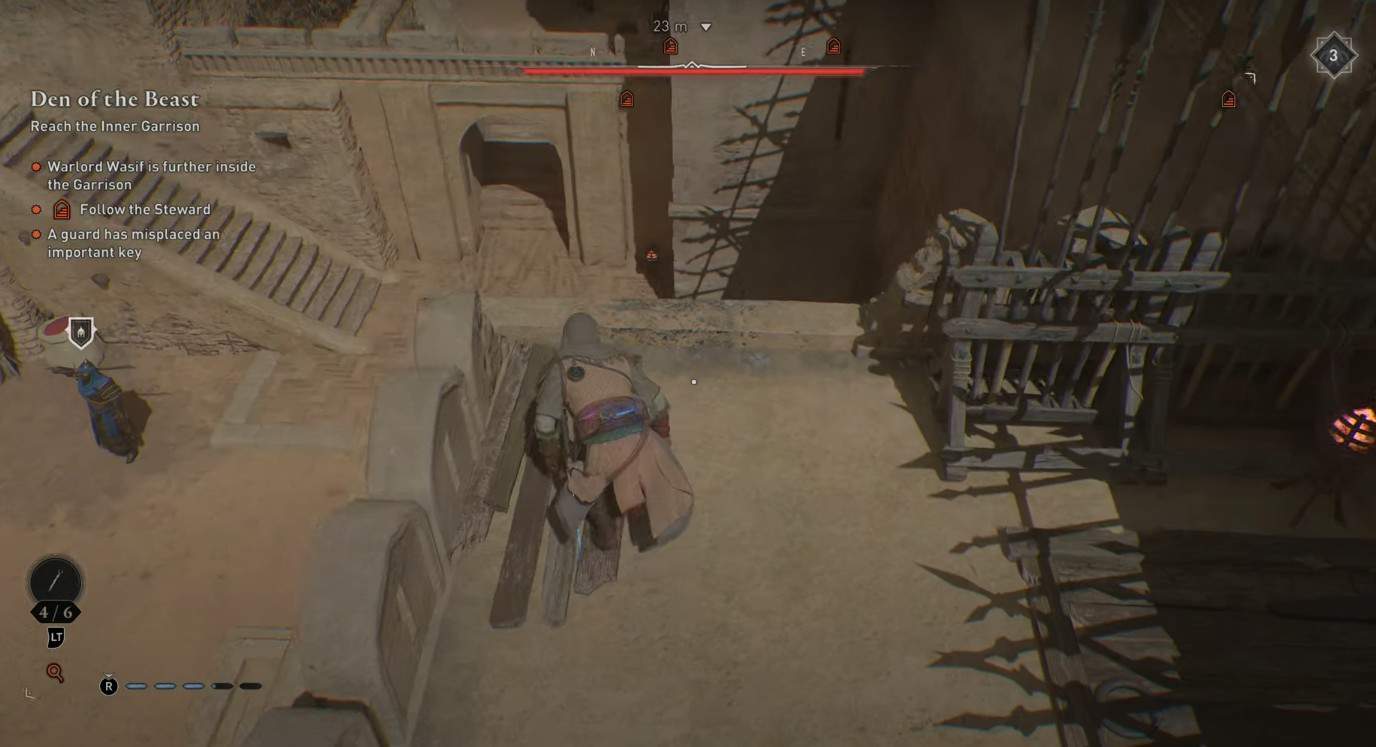
Task: Open the ability charge icon showing 3
Action: tap(1331, 57)
